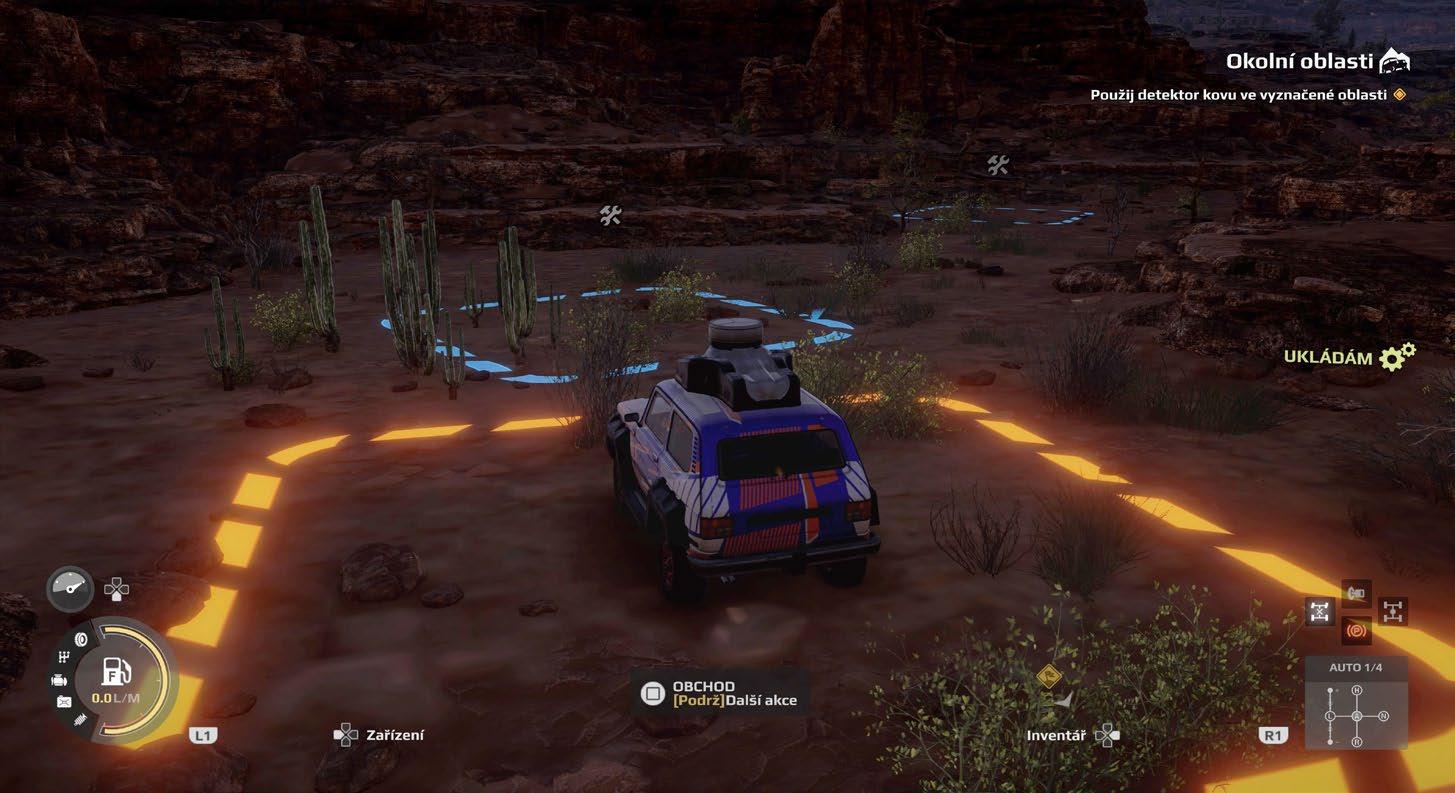The height and width of the screenshot is (793, 1455).
Task: Open the OBCHOD shop prompt
Action: (x=703, y=687)
